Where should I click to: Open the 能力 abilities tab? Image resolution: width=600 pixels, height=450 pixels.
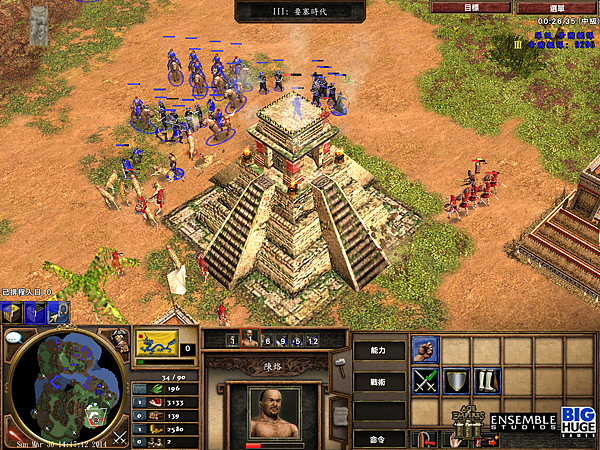click(380, 350)
